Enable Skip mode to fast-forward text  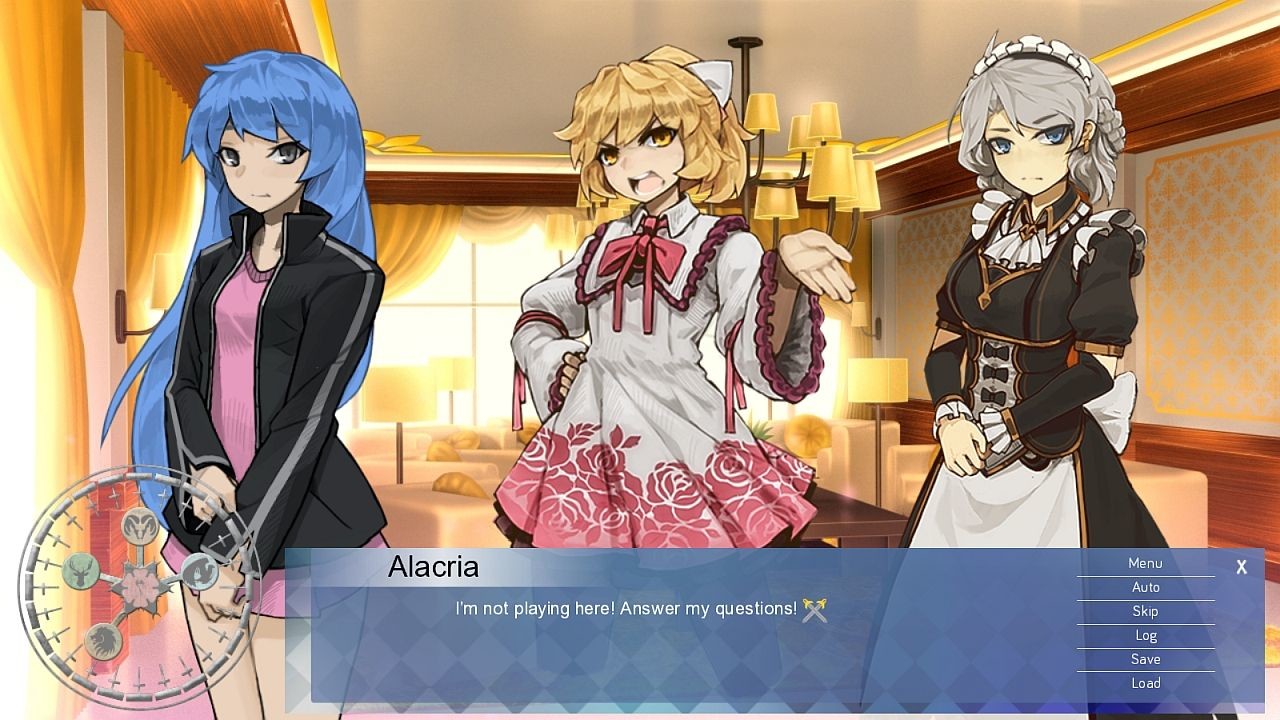coord(1146,611)
